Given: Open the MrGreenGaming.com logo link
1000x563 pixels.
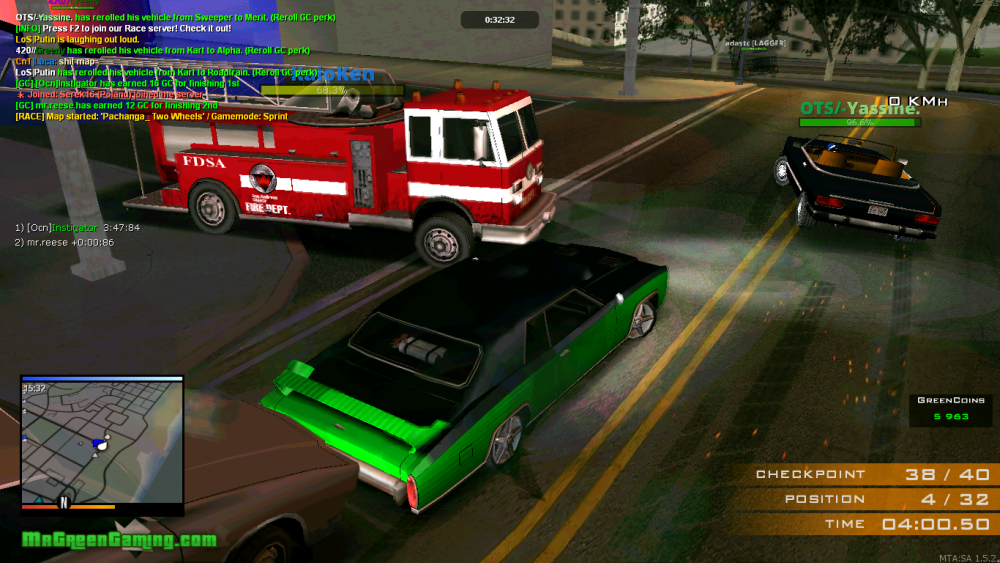Looking at the screenshot, I should [x=119, y=540].
